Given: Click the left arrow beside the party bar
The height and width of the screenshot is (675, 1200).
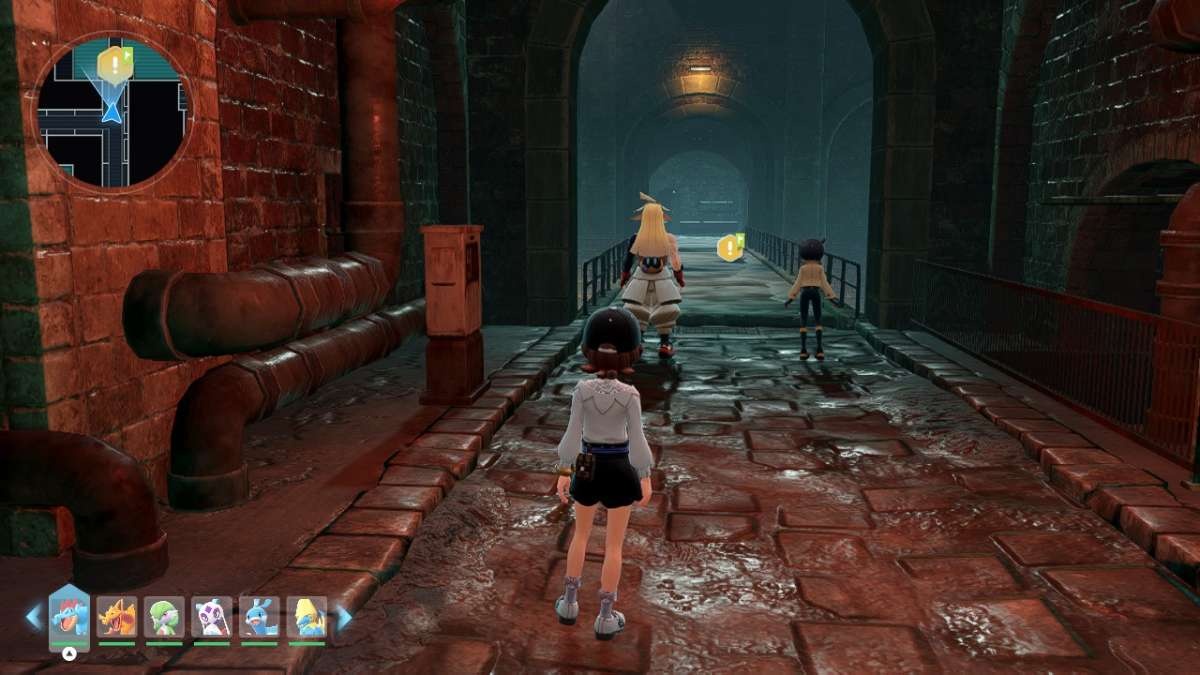Looking at the screenshot, I should [x=34, y=617].
